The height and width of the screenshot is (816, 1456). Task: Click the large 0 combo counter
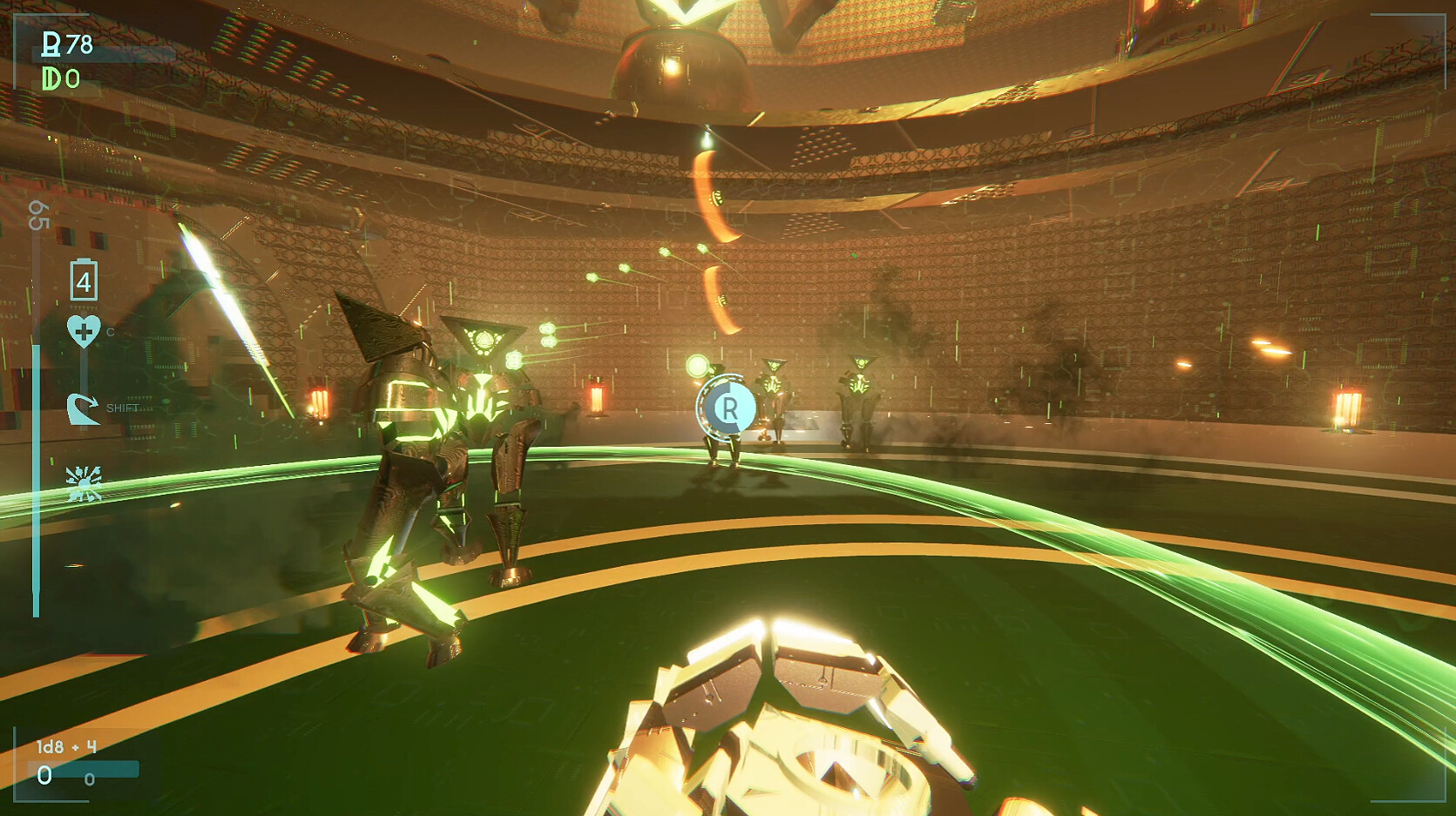[44, 775]
